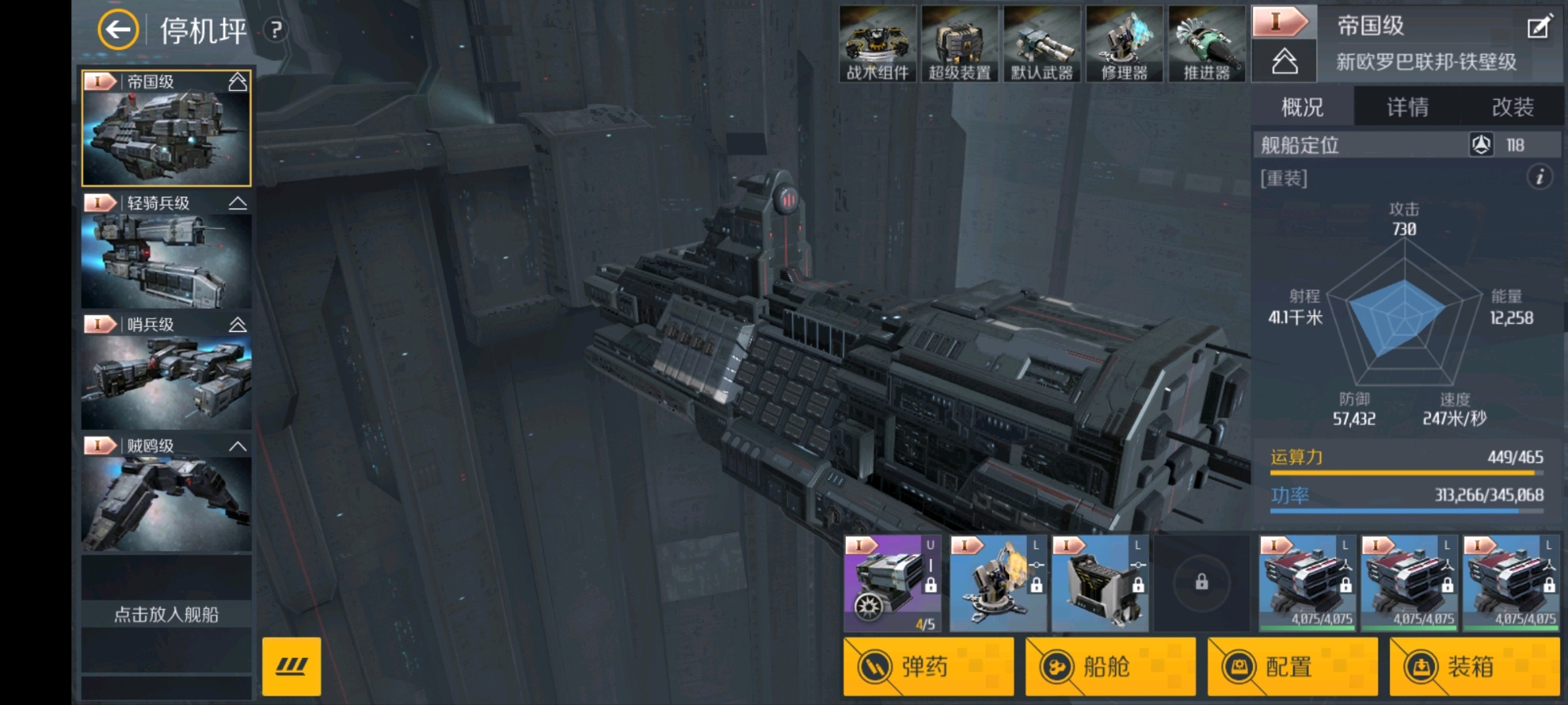Activate the 装箱 repackage button
Image resolution: width=1568 pixels, height=705 pixels.
pos(1474,667)
